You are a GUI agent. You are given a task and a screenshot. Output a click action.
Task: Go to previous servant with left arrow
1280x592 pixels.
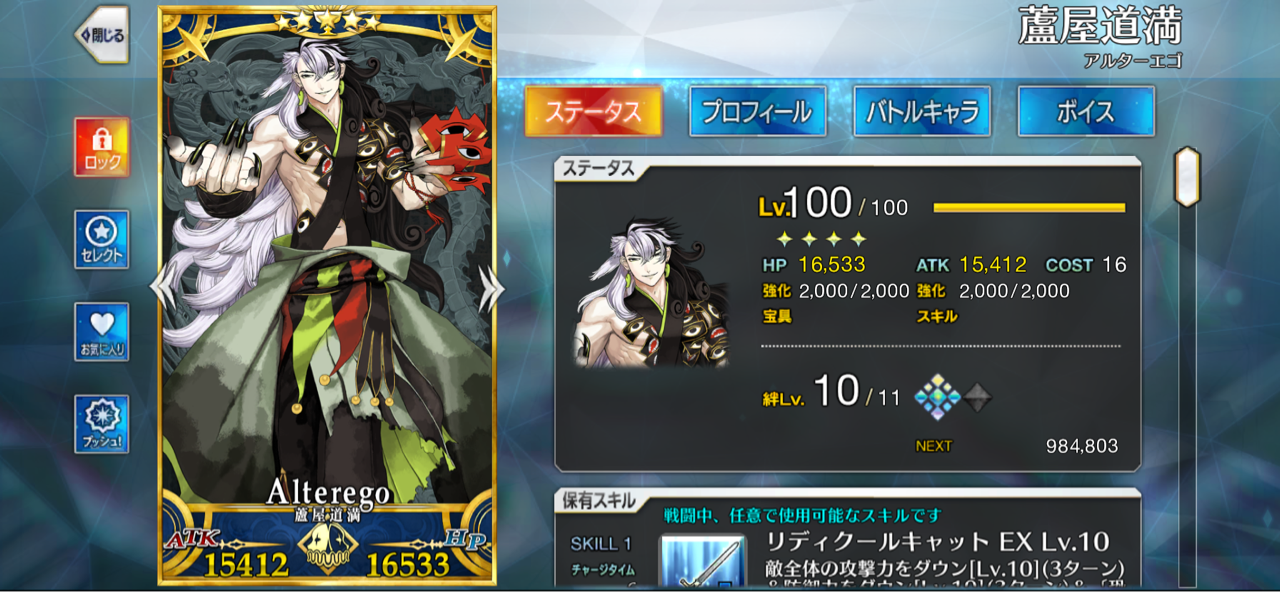pyautogui.click(x=162, y=289)
